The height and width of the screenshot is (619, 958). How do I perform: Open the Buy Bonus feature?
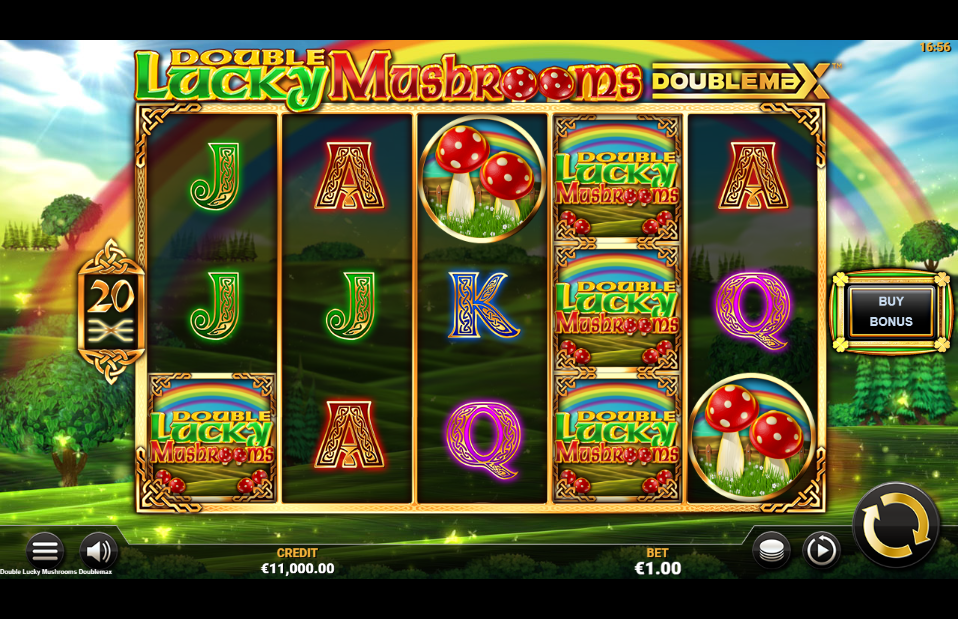[x=890, y=311]
